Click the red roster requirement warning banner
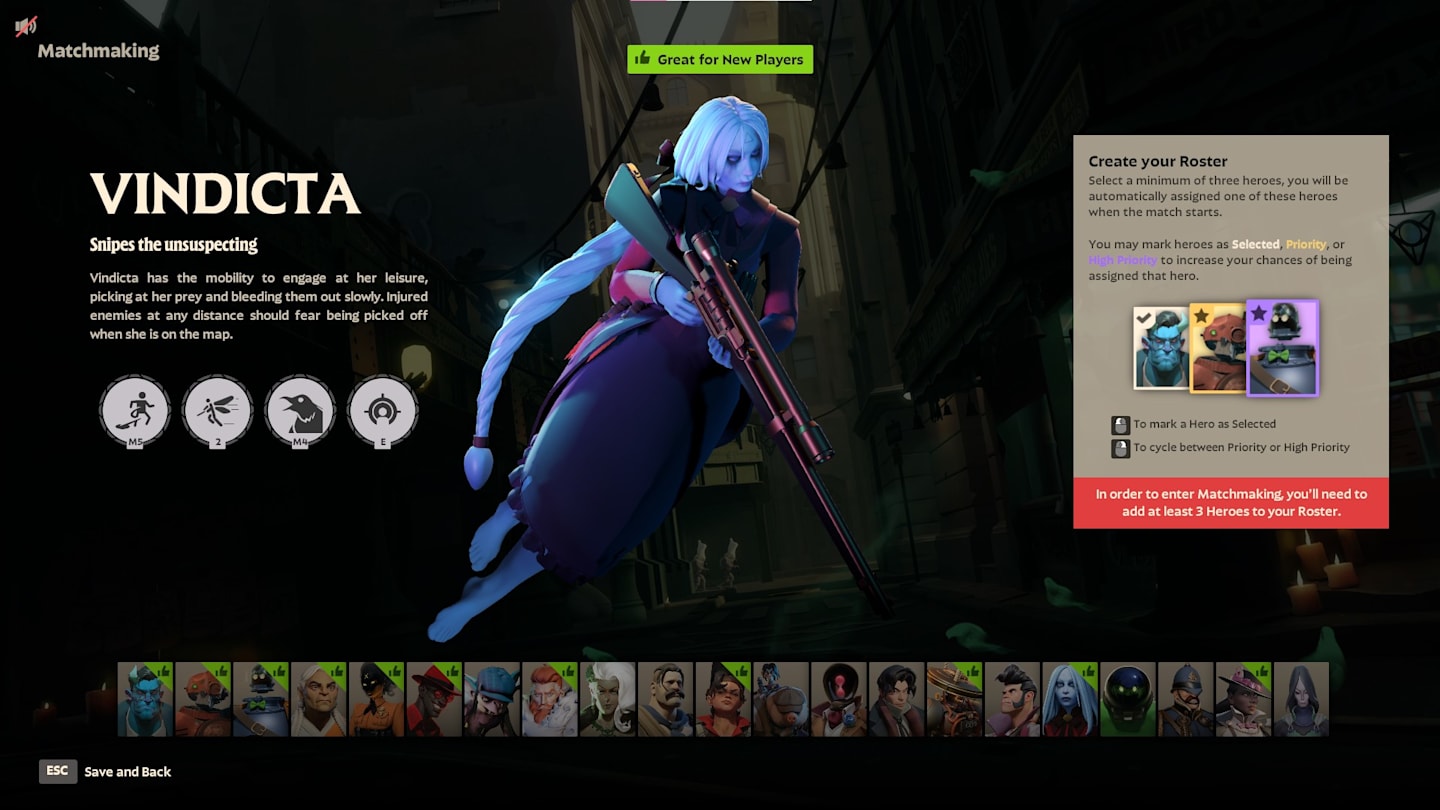Image resolution: width=1440 pixels, height=810 pixels. [1231, 502]
